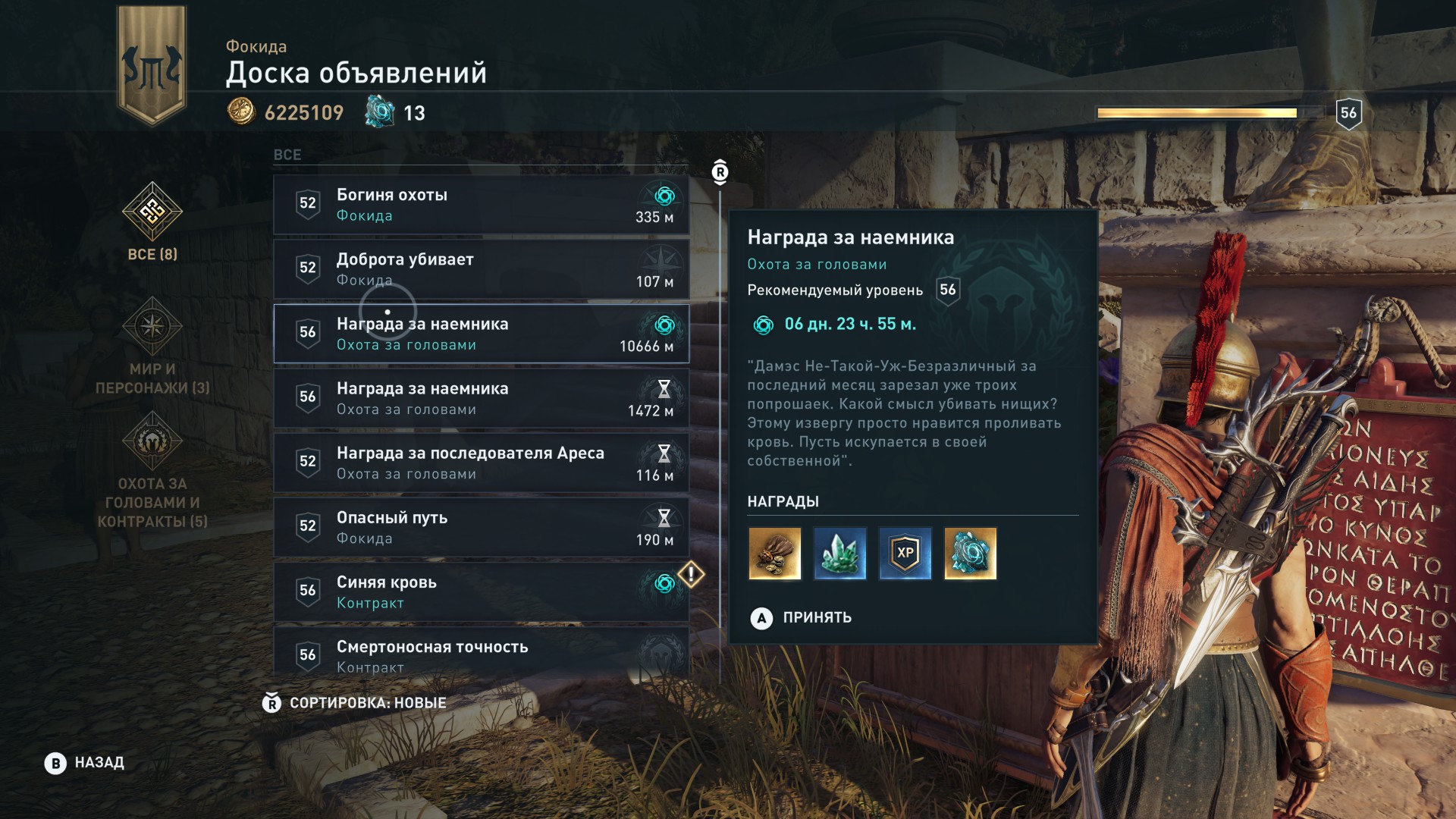Select the mercenary bounty 10666 м away

coord(481,334)
